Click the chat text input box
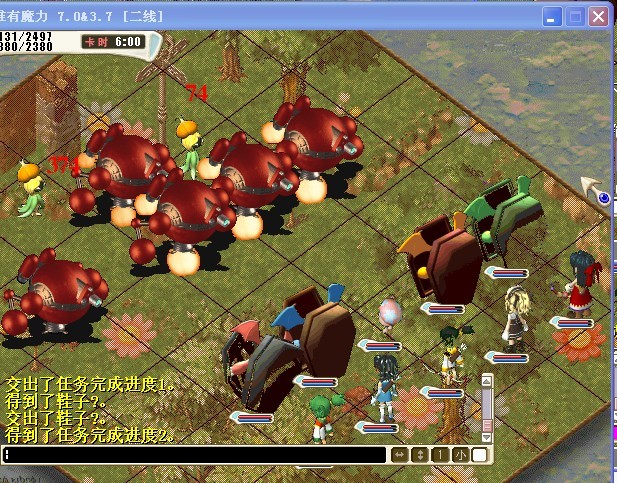 (x=195, y=455)
